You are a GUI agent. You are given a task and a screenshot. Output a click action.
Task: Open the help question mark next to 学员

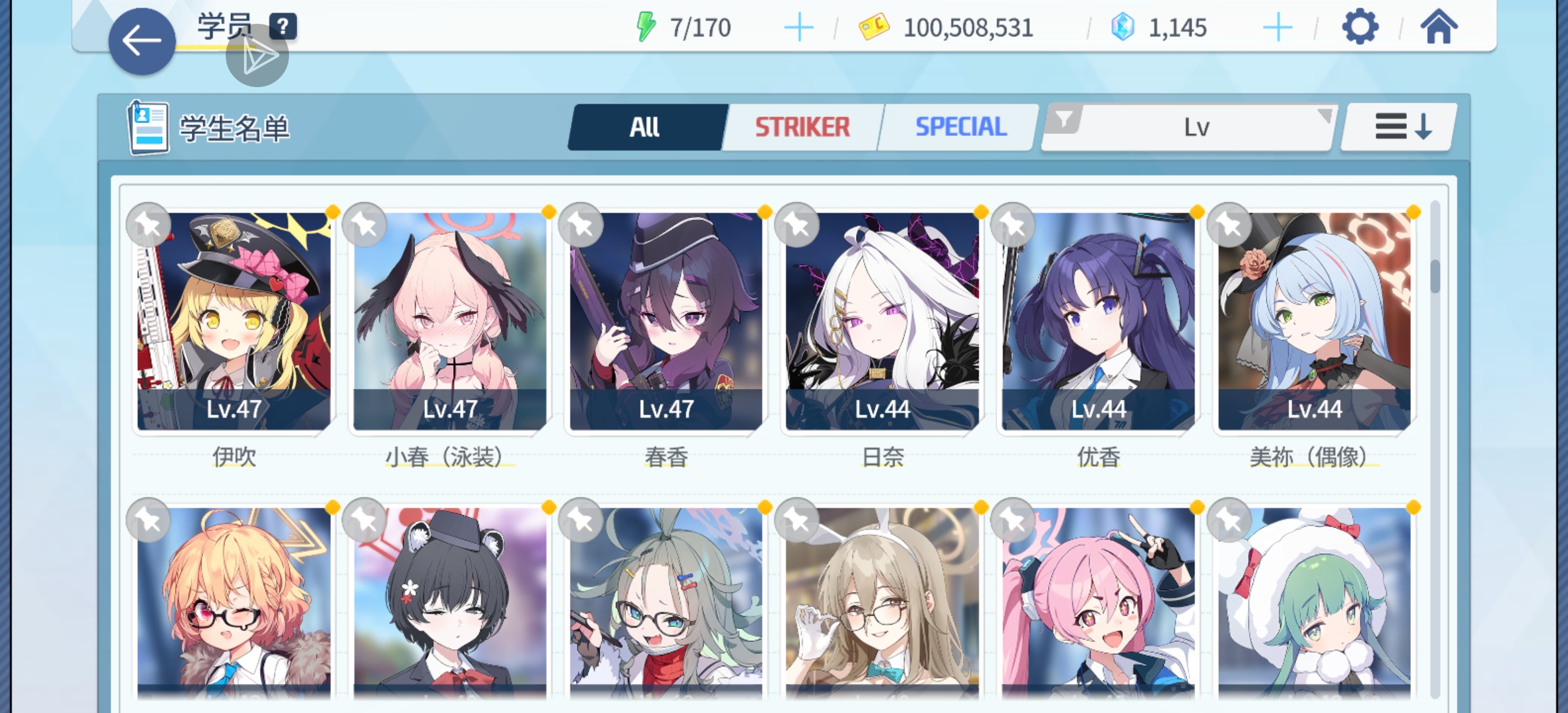coord(282,26)
